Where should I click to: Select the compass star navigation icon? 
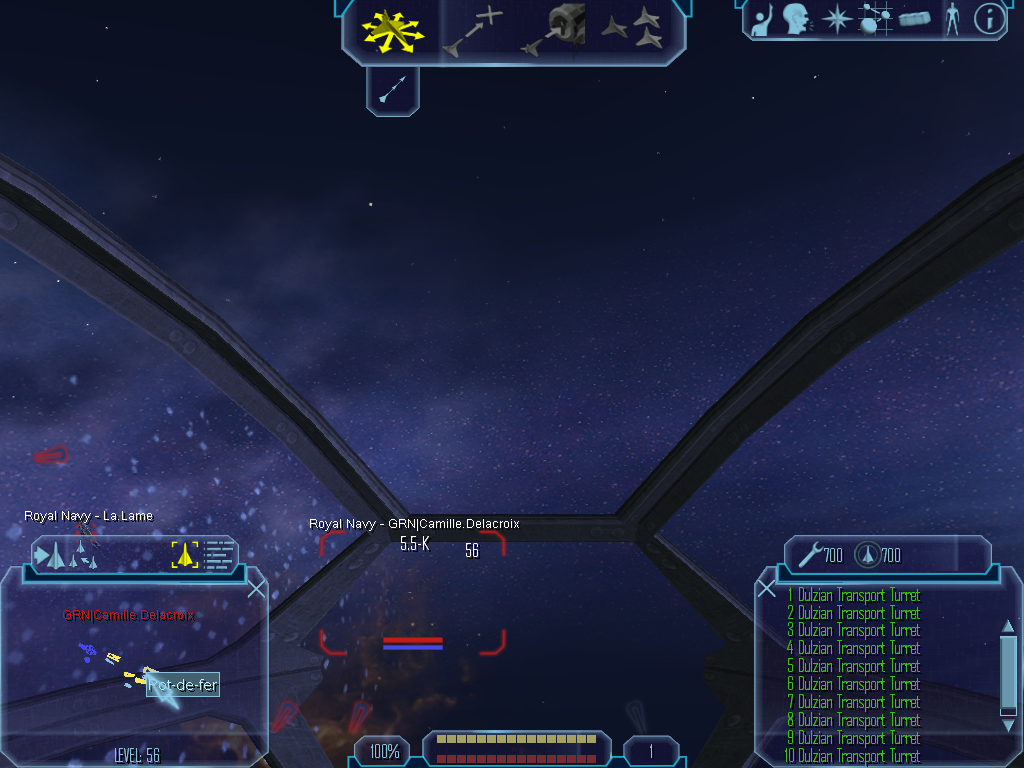835,19
